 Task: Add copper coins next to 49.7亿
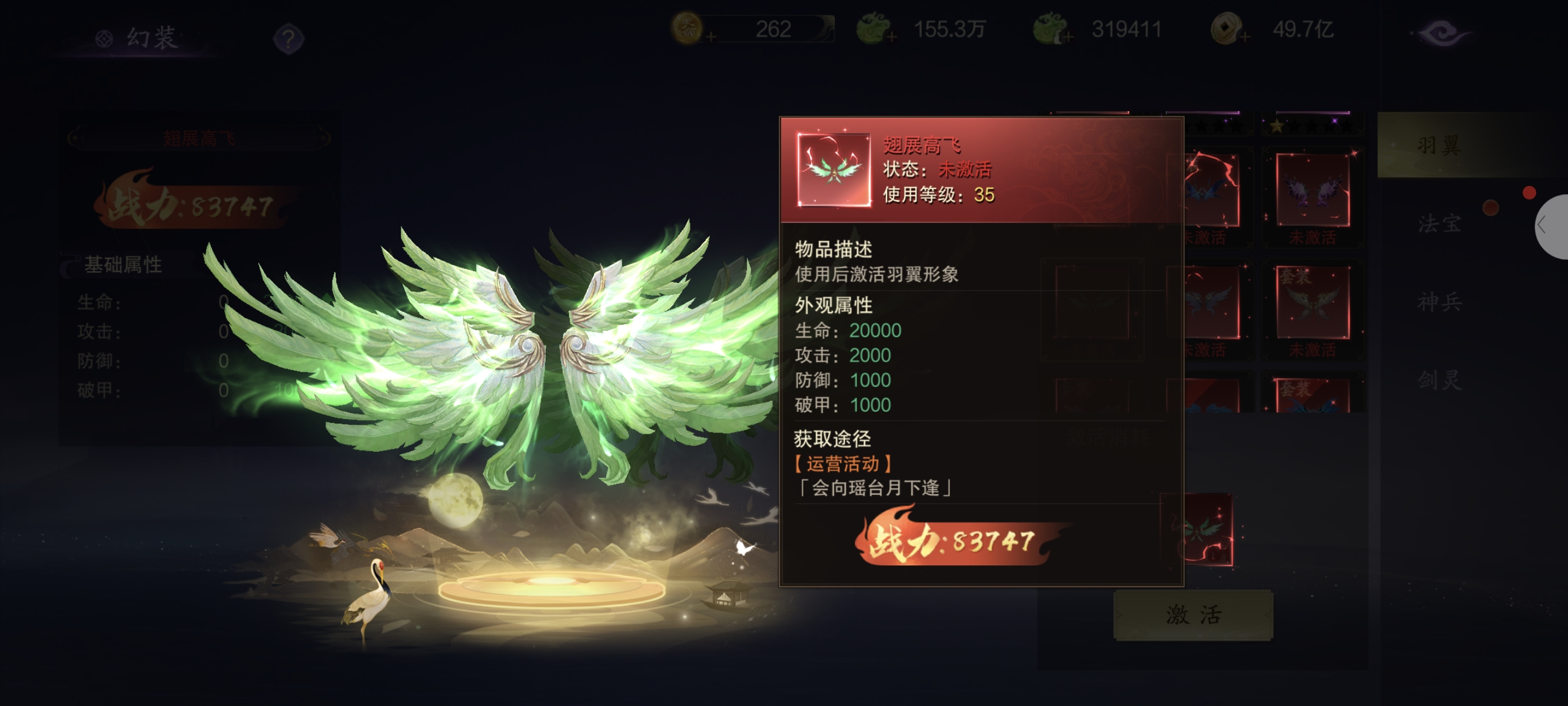(x=1245, y=38)
